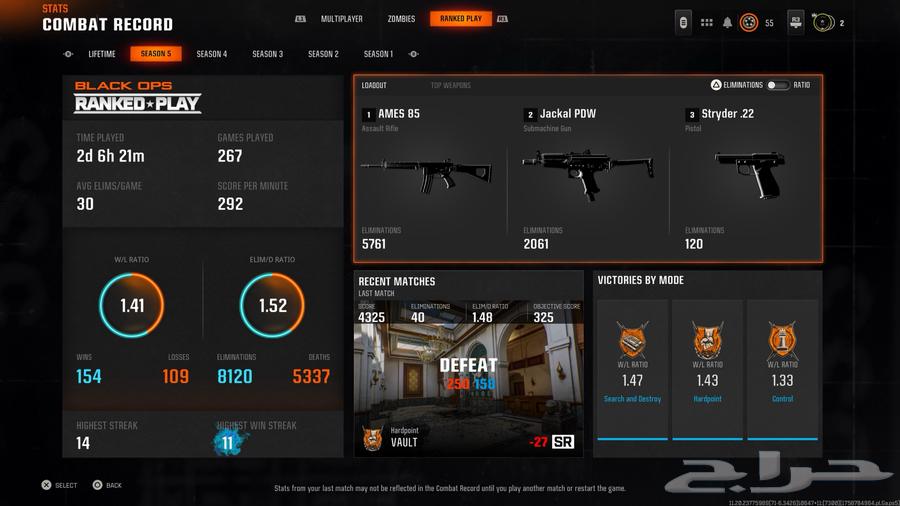Select the Search and Destroy victories tile
This screenshot has height=506, width=900.
(632, 368)
